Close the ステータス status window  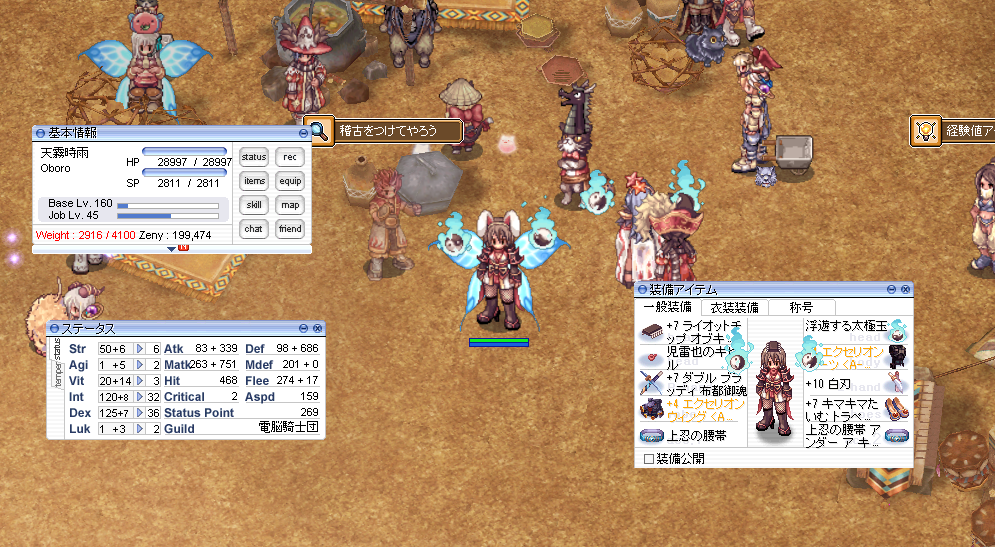click(x=318, y=328)
